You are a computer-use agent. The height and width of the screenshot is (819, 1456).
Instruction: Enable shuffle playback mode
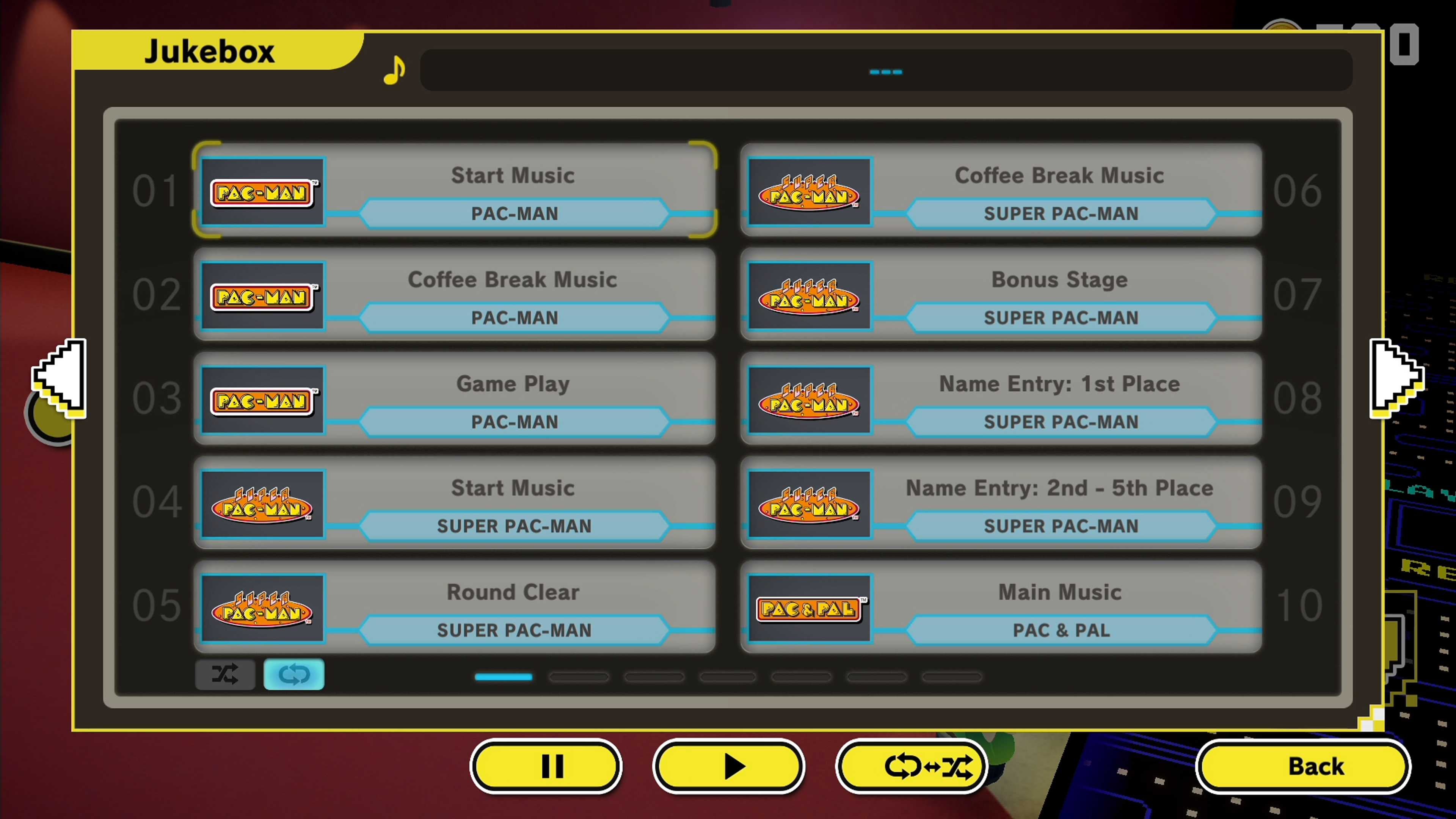click(225, 674)
